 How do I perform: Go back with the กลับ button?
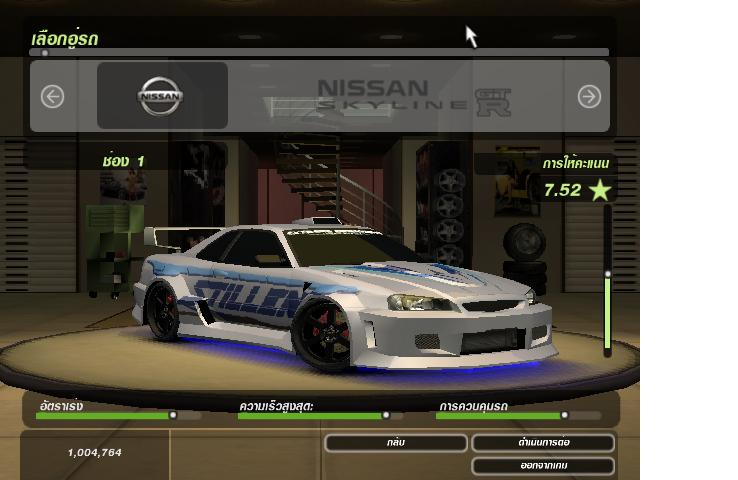pos(396,442)
